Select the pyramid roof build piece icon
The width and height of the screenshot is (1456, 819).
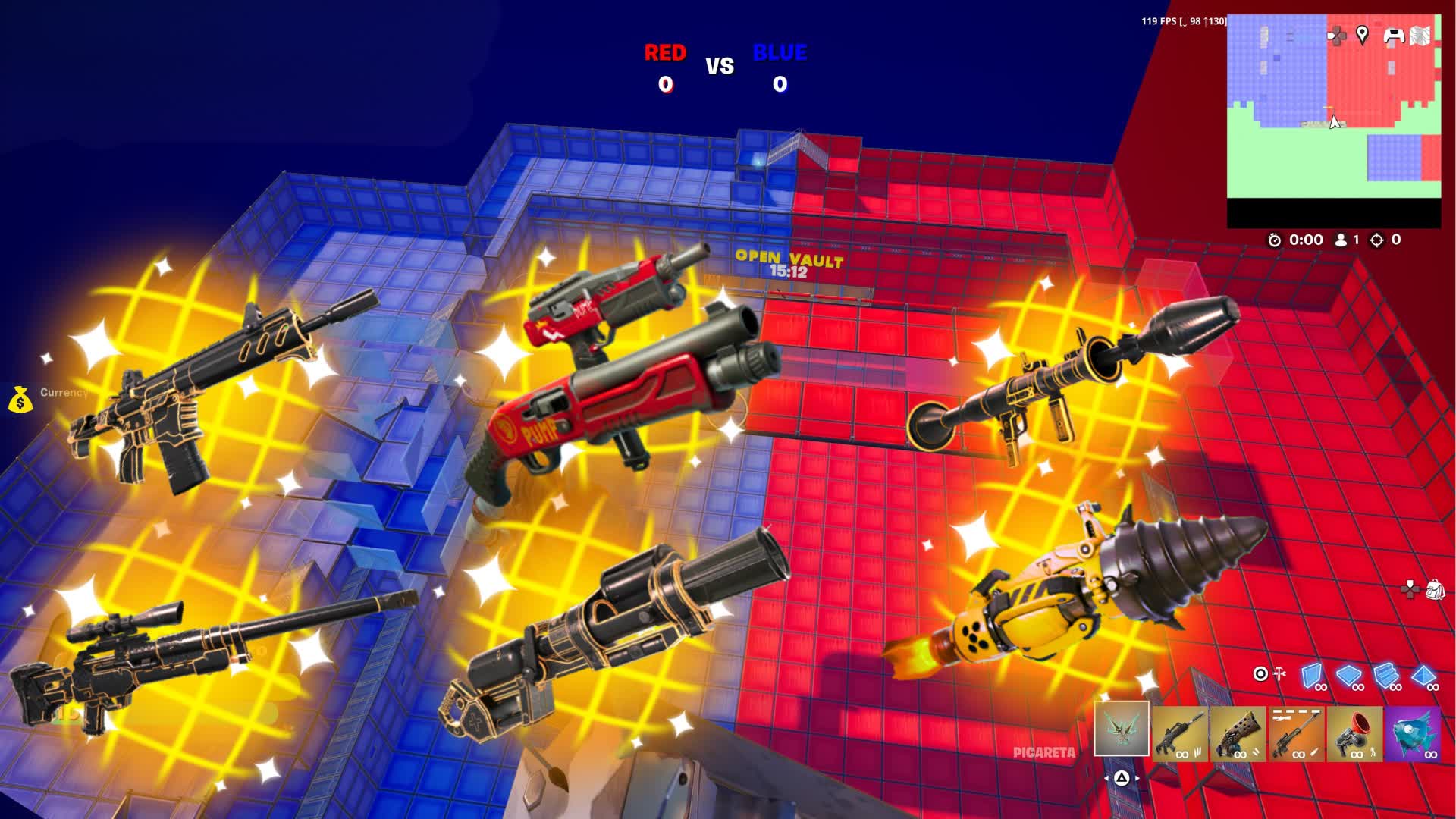click(1423, 675)
